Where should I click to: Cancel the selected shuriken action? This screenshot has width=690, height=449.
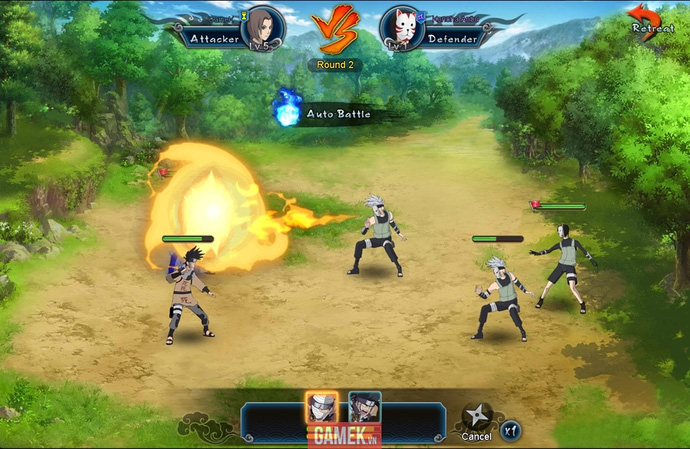tap(476, 420)
